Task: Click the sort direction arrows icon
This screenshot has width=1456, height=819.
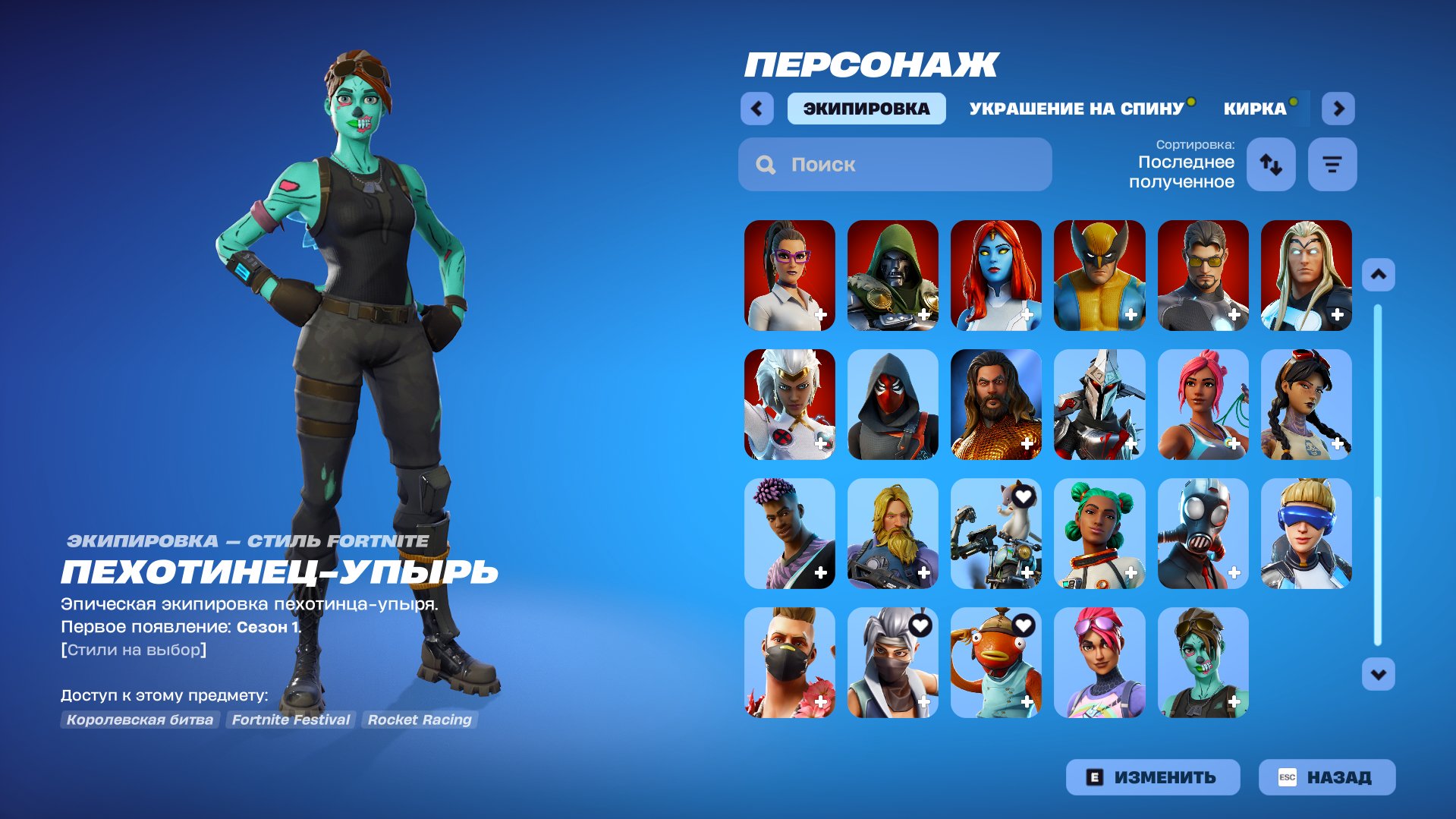Action: point(1270,163)
